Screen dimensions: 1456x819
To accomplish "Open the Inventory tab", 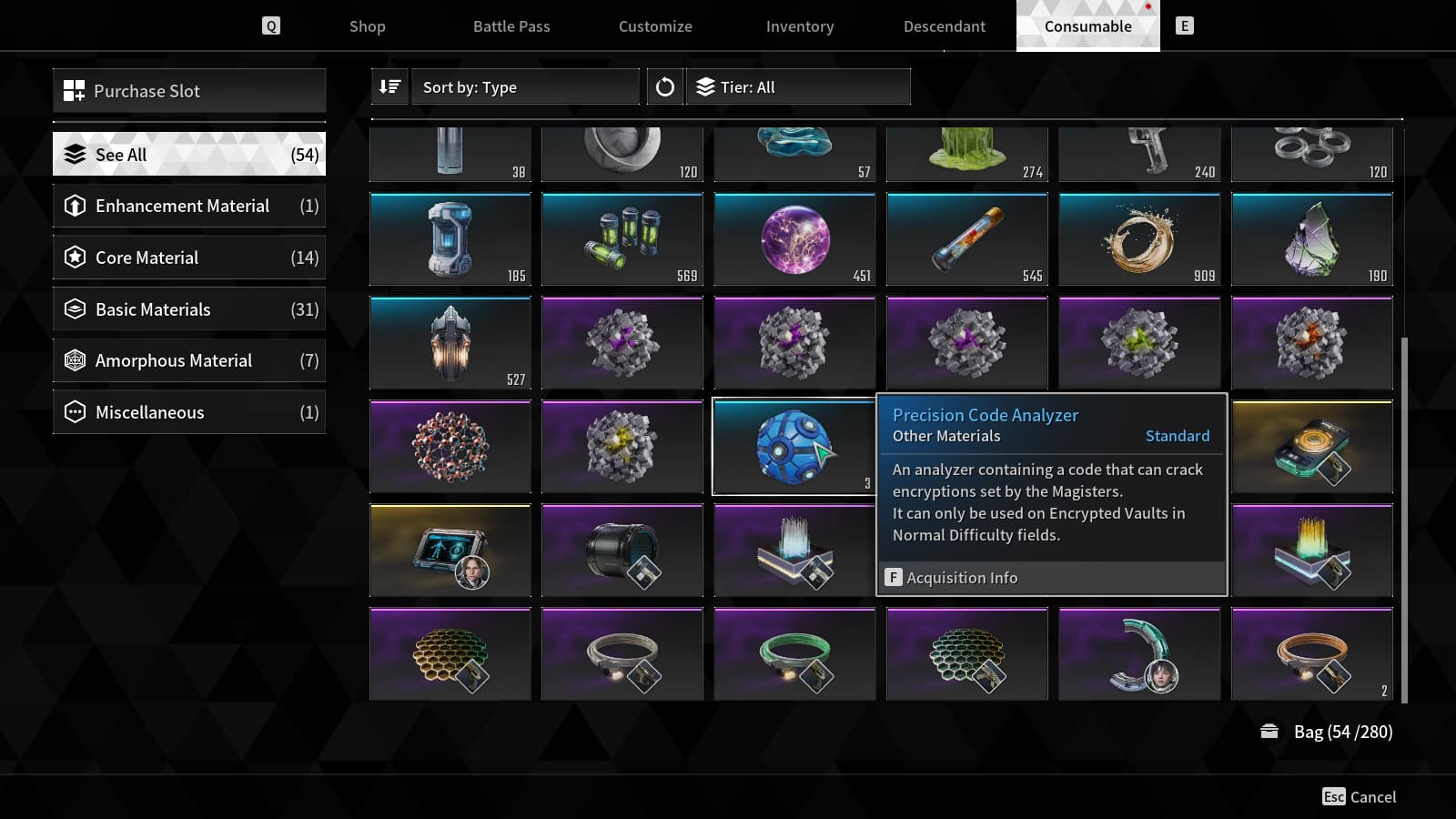I will (800, 26).
